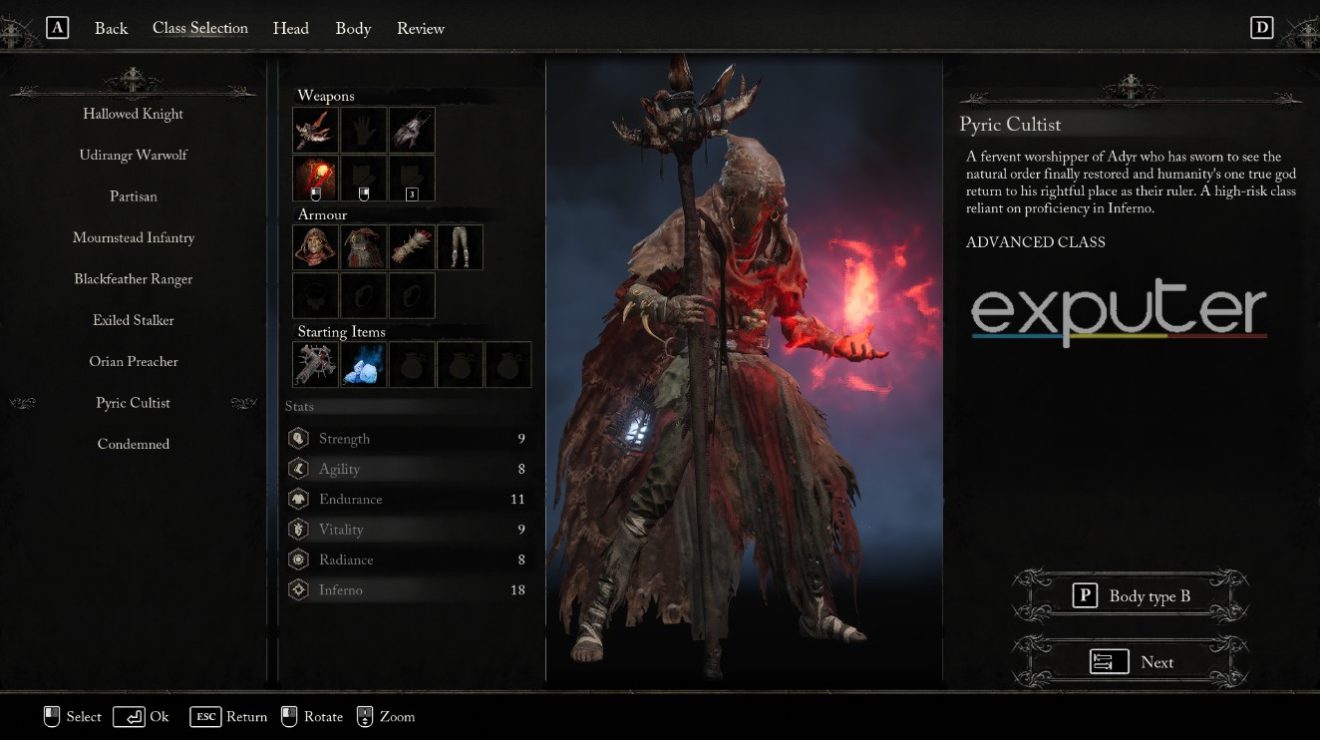Click the spiked club starting item
1320x740 pixels.
point(315,364)
